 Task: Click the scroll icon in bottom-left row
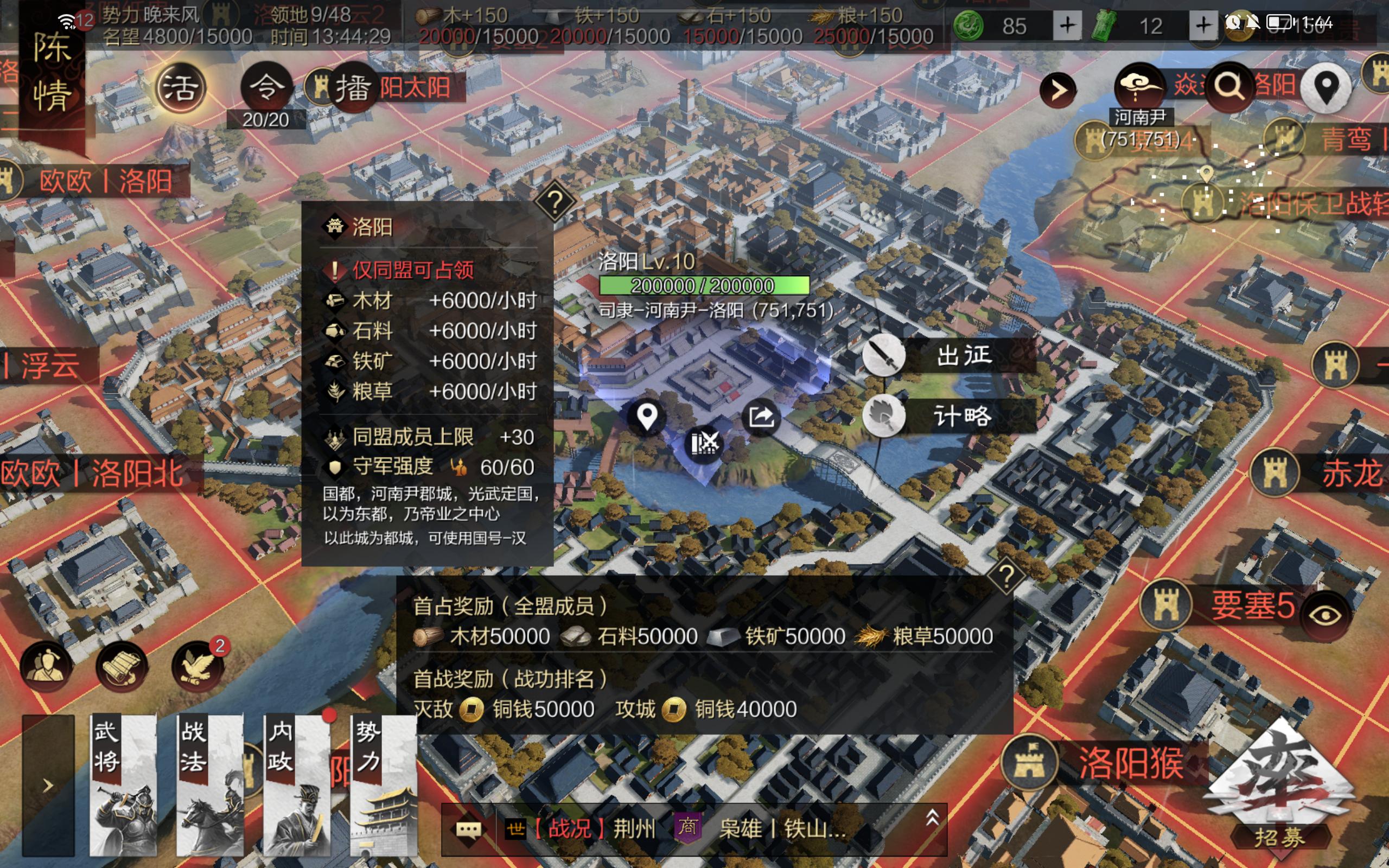point(122,666)
